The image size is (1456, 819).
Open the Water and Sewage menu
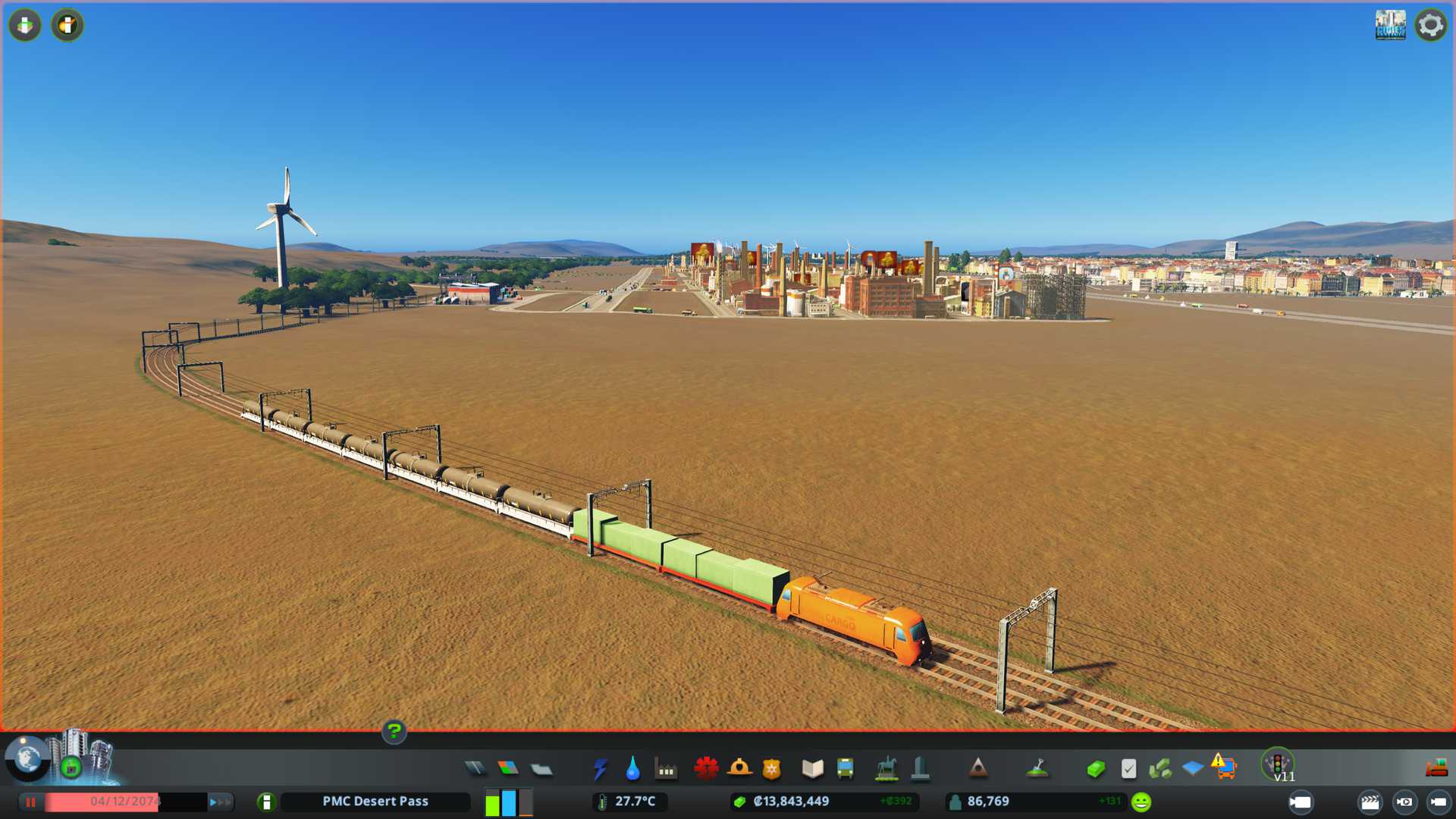[632, 769]
